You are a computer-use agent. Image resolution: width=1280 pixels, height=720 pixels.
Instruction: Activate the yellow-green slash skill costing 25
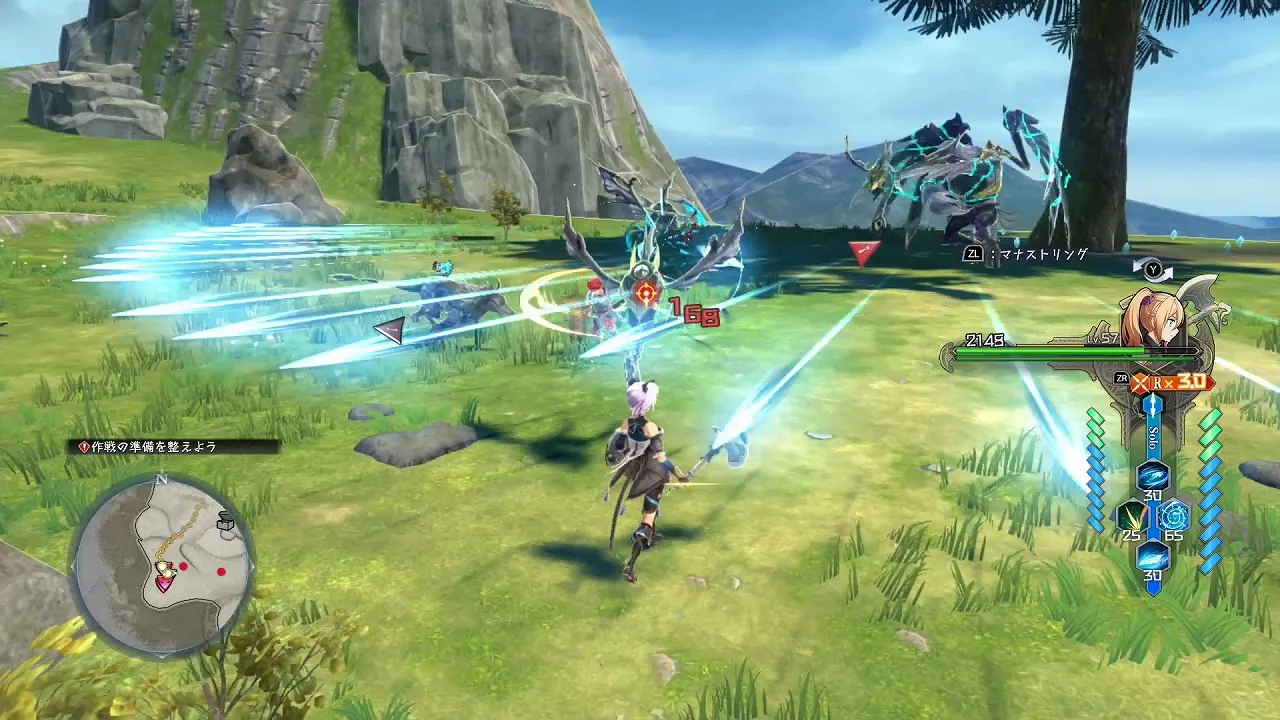1131,516
